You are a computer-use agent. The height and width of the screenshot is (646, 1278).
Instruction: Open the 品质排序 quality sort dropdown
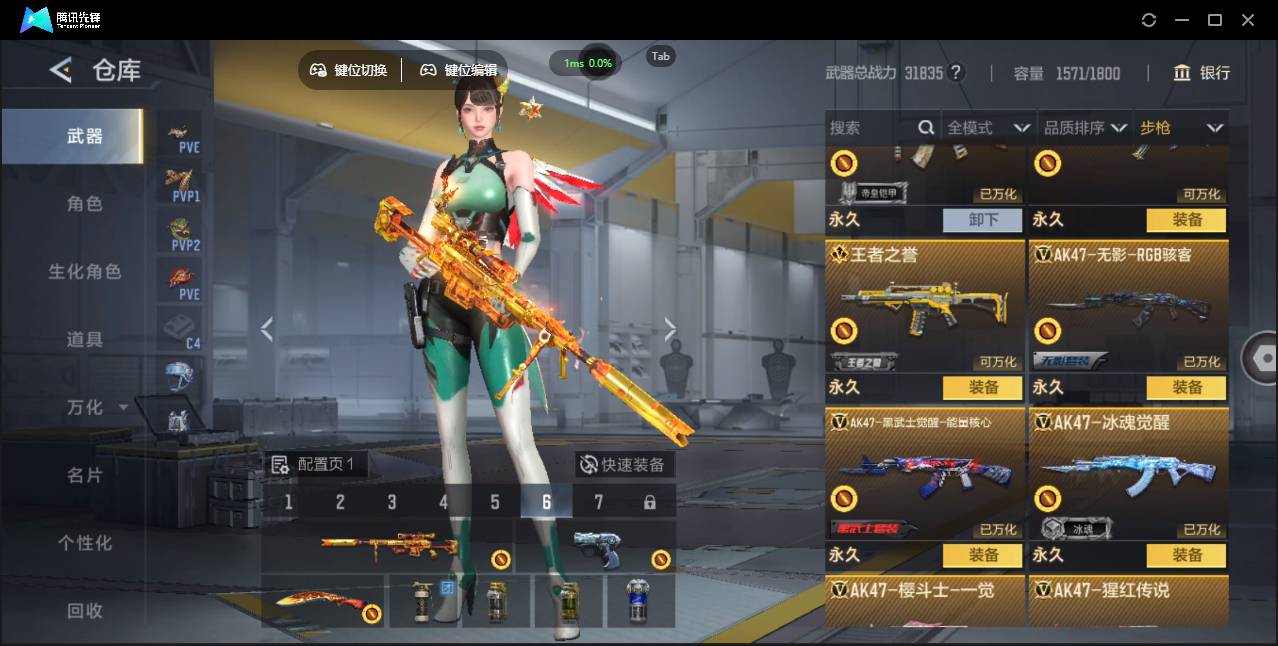click(1085, 128)
